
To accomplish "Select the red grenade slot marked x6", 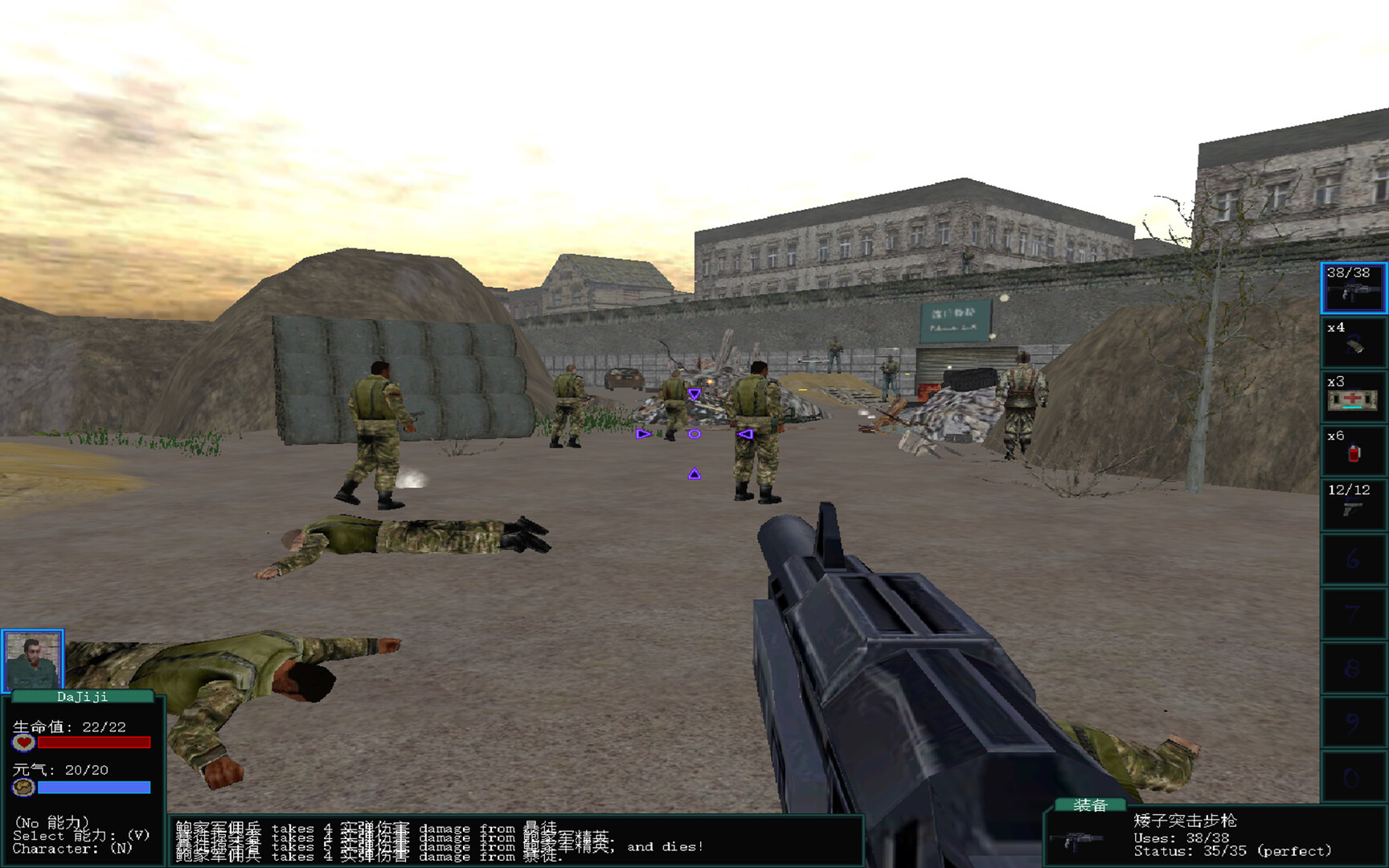I will coord(1354,450).
